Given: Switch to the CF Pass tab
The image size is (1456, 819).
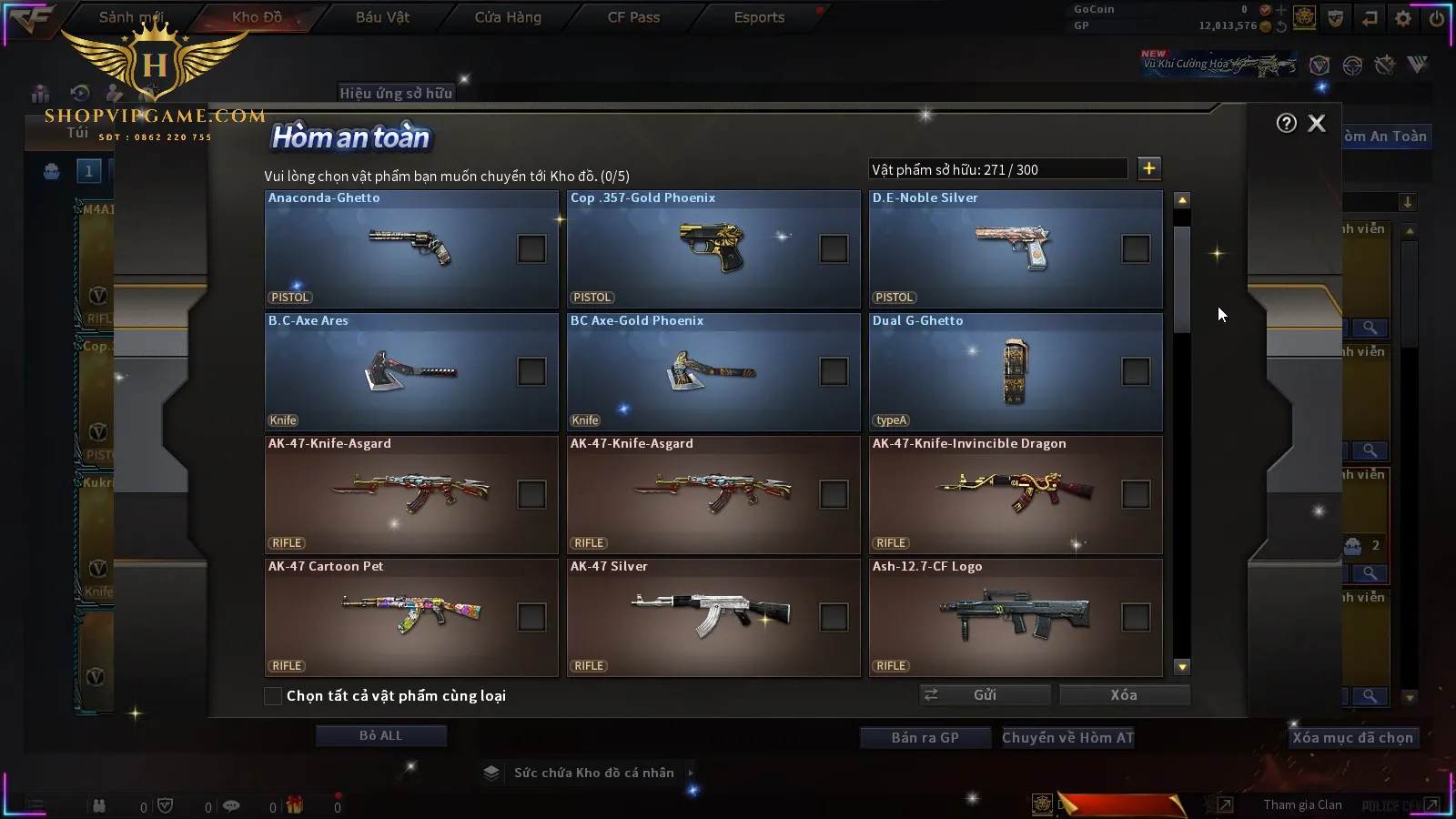Looking at the screenshot, I should pos(633,17).
